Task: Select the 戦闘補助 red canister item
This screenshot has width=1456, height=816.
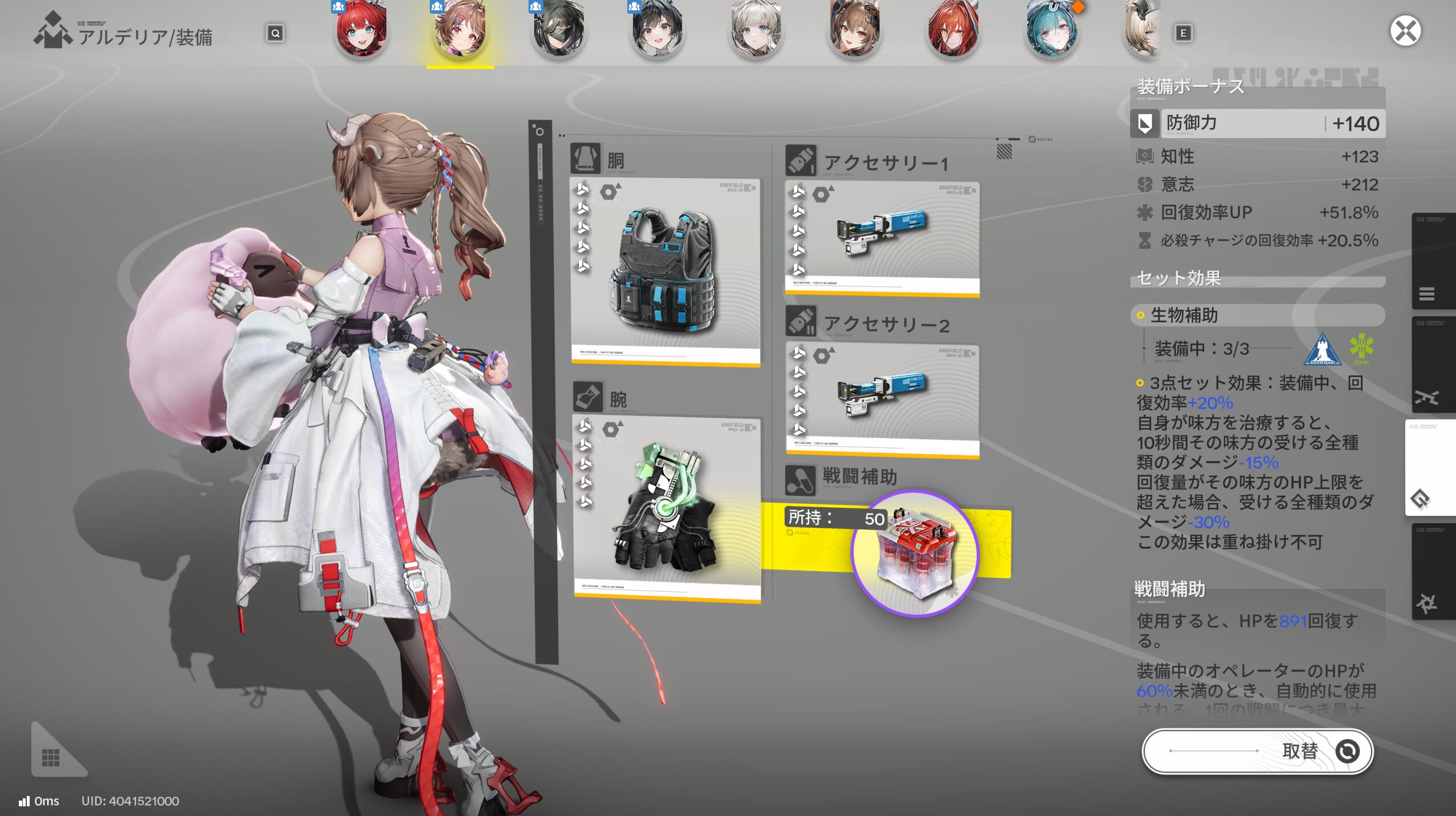Action: [914, 554]
